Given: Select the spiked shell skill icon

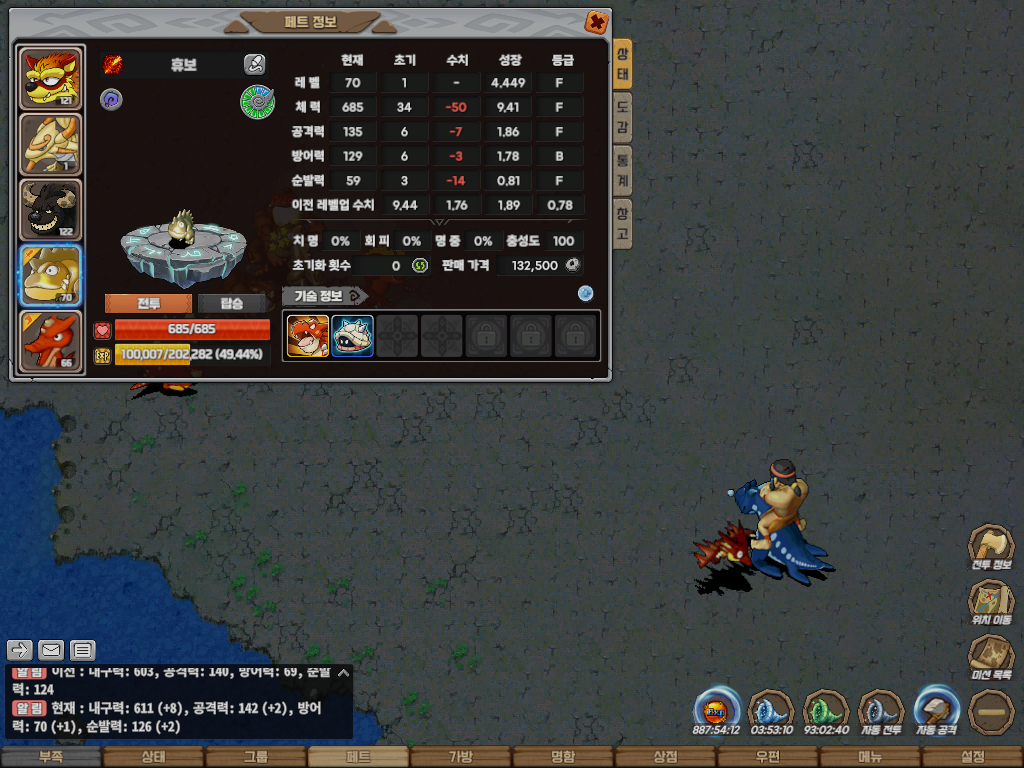Looking at the screenshot, I should pyautogui.click(x=352, y=336).
